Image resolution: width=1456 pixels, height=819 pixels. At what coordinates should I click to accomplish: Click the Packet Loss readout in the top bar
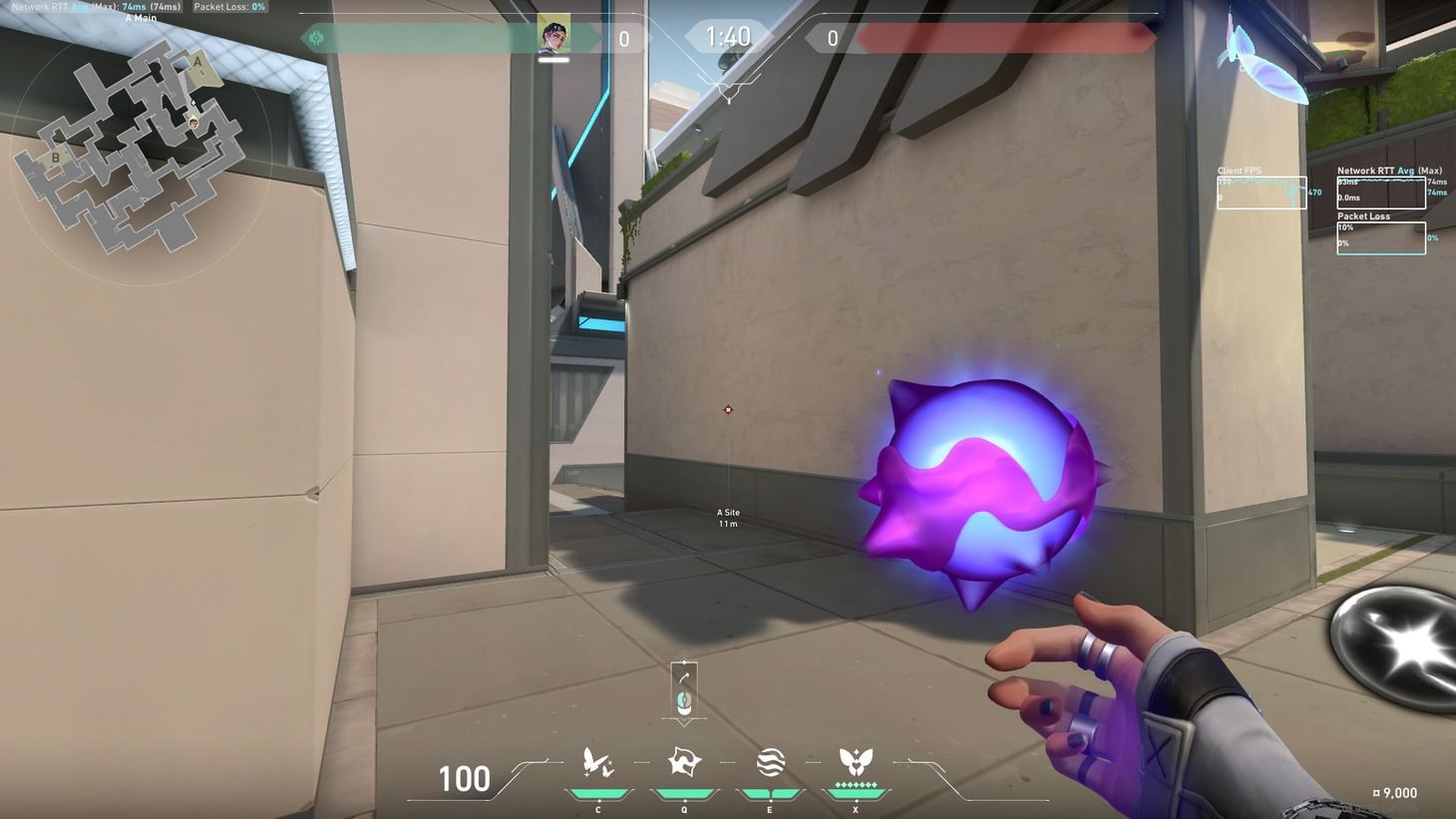point(231,6)
